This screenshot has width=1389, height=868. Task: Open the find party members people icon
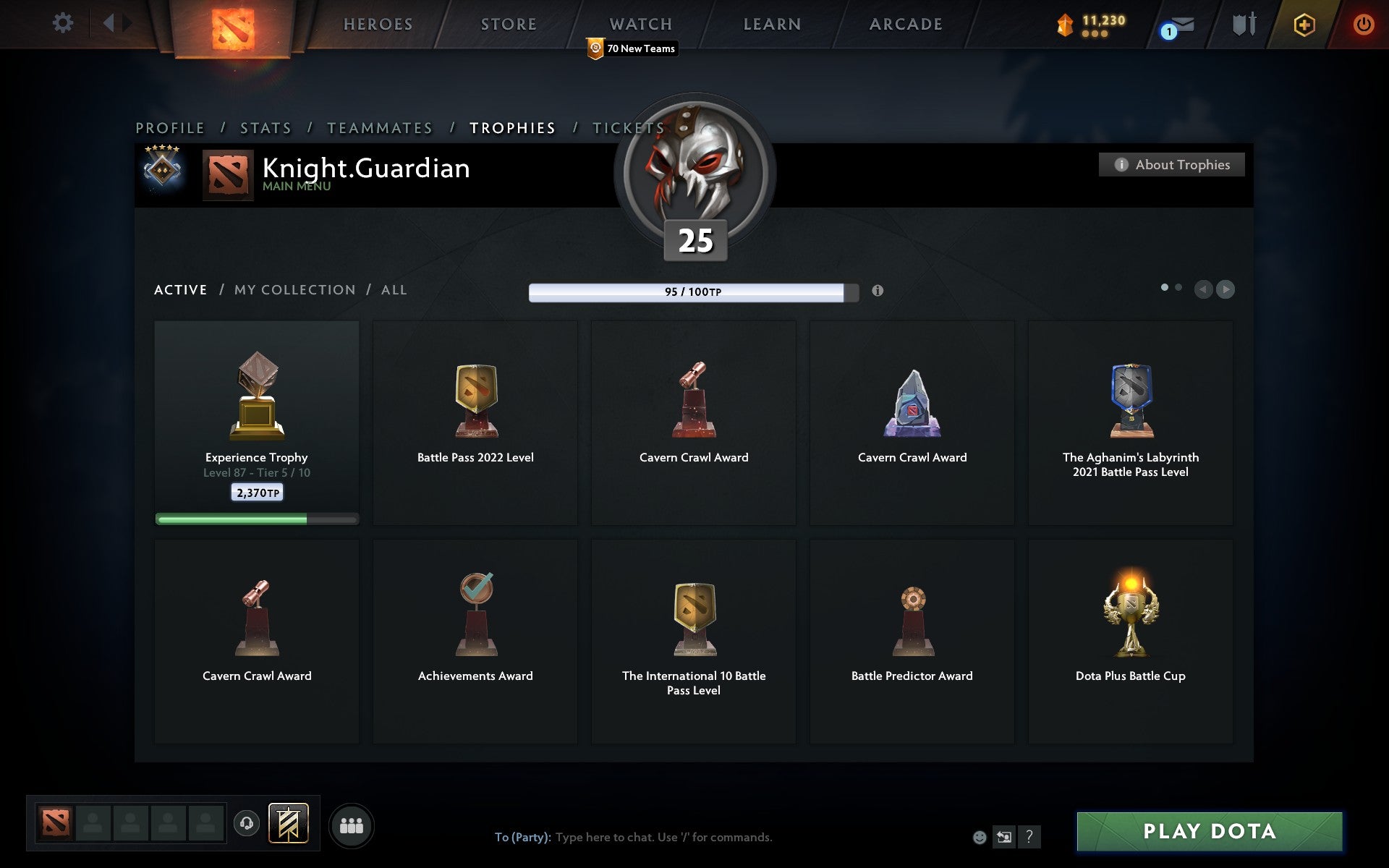click(352, 825)
